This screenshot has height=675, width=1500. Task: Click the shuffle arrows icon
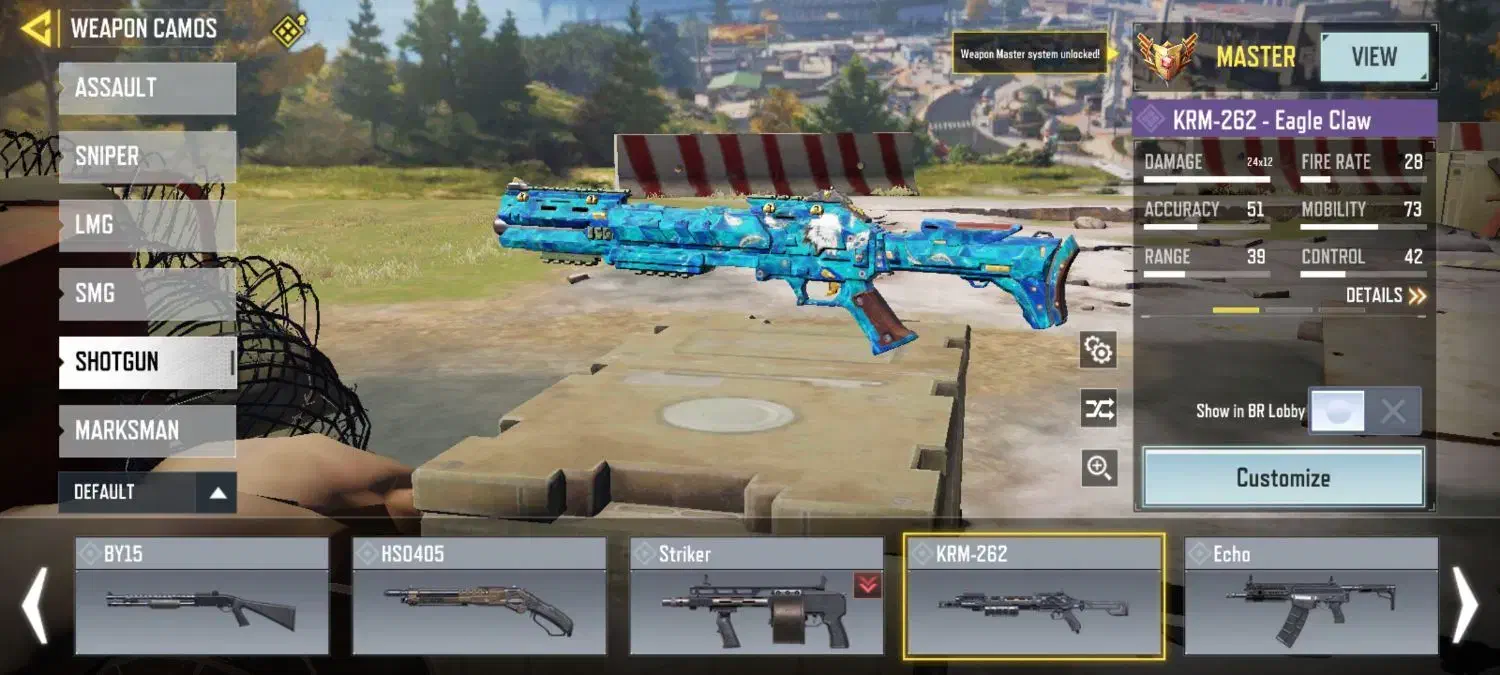tap(1099, 409)
